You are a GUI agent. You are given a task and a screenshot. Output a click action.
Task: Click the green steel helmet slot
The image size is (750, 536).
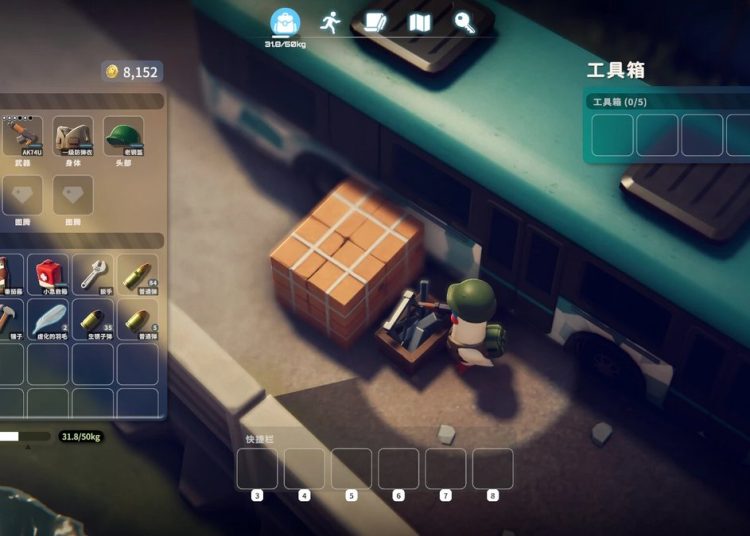tap(124, 136)
